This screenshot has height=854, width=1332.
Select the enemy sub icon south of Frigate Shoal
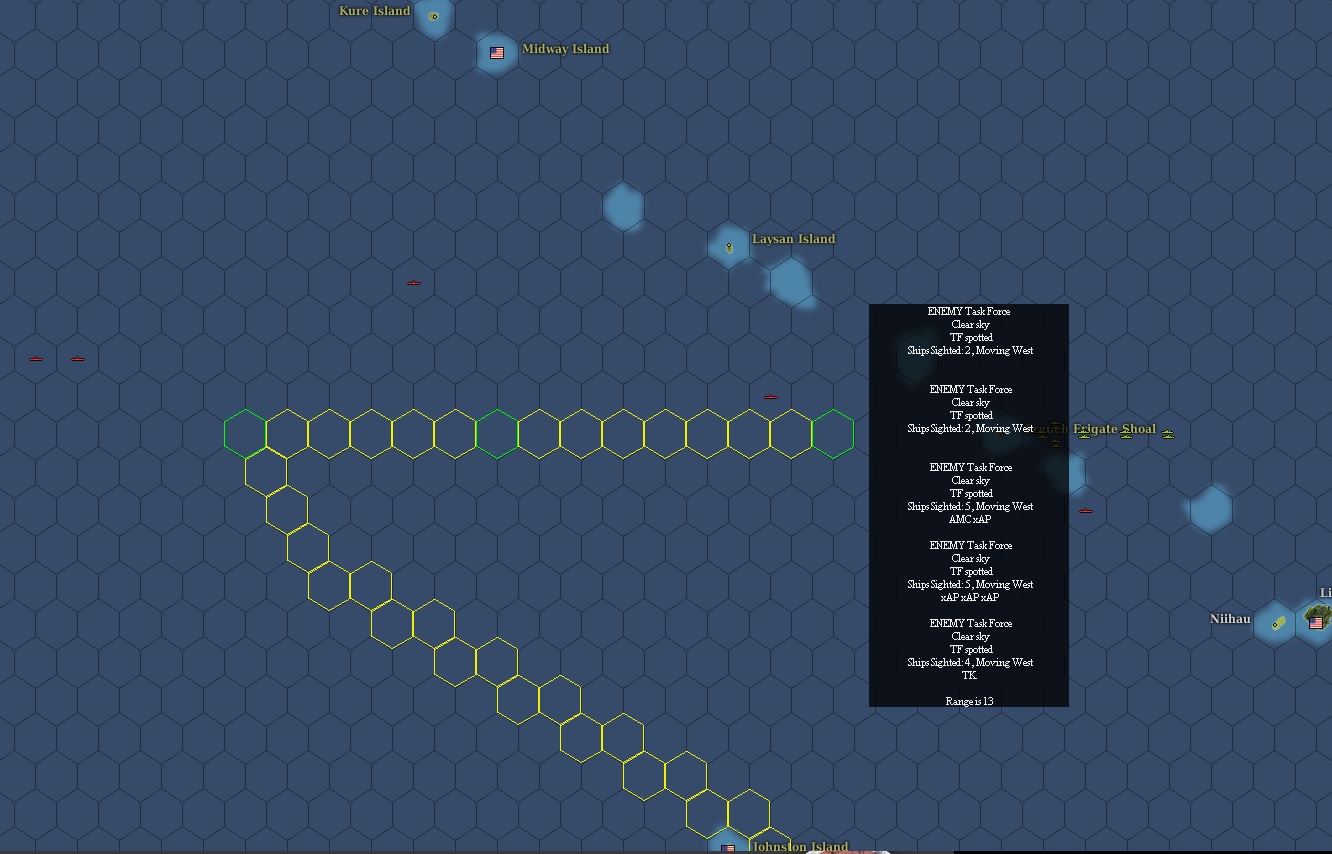click(x=1085, y=510)
